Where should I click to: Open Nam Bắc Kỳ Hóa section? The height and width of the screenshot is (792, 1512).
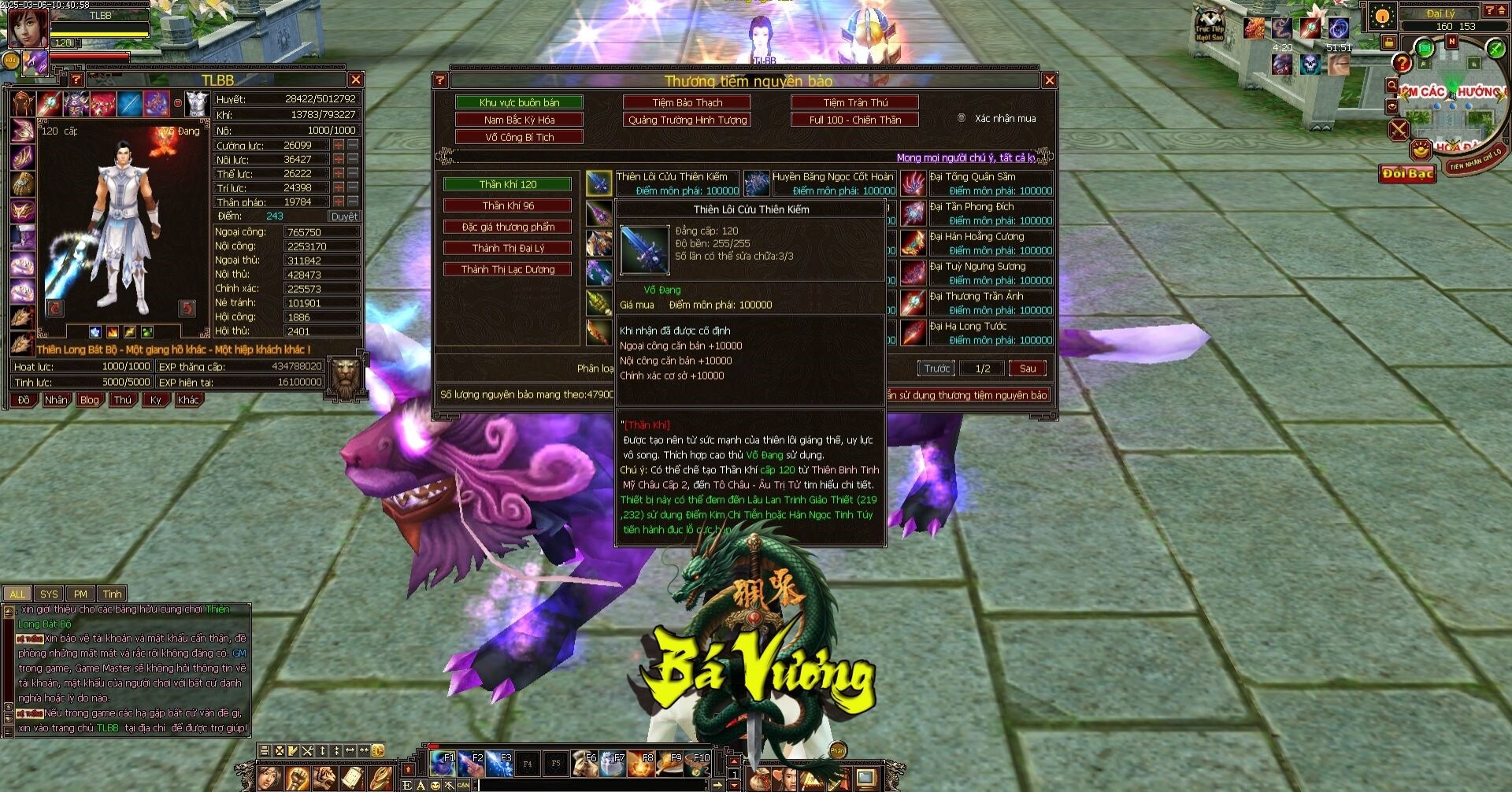[519, 120]
